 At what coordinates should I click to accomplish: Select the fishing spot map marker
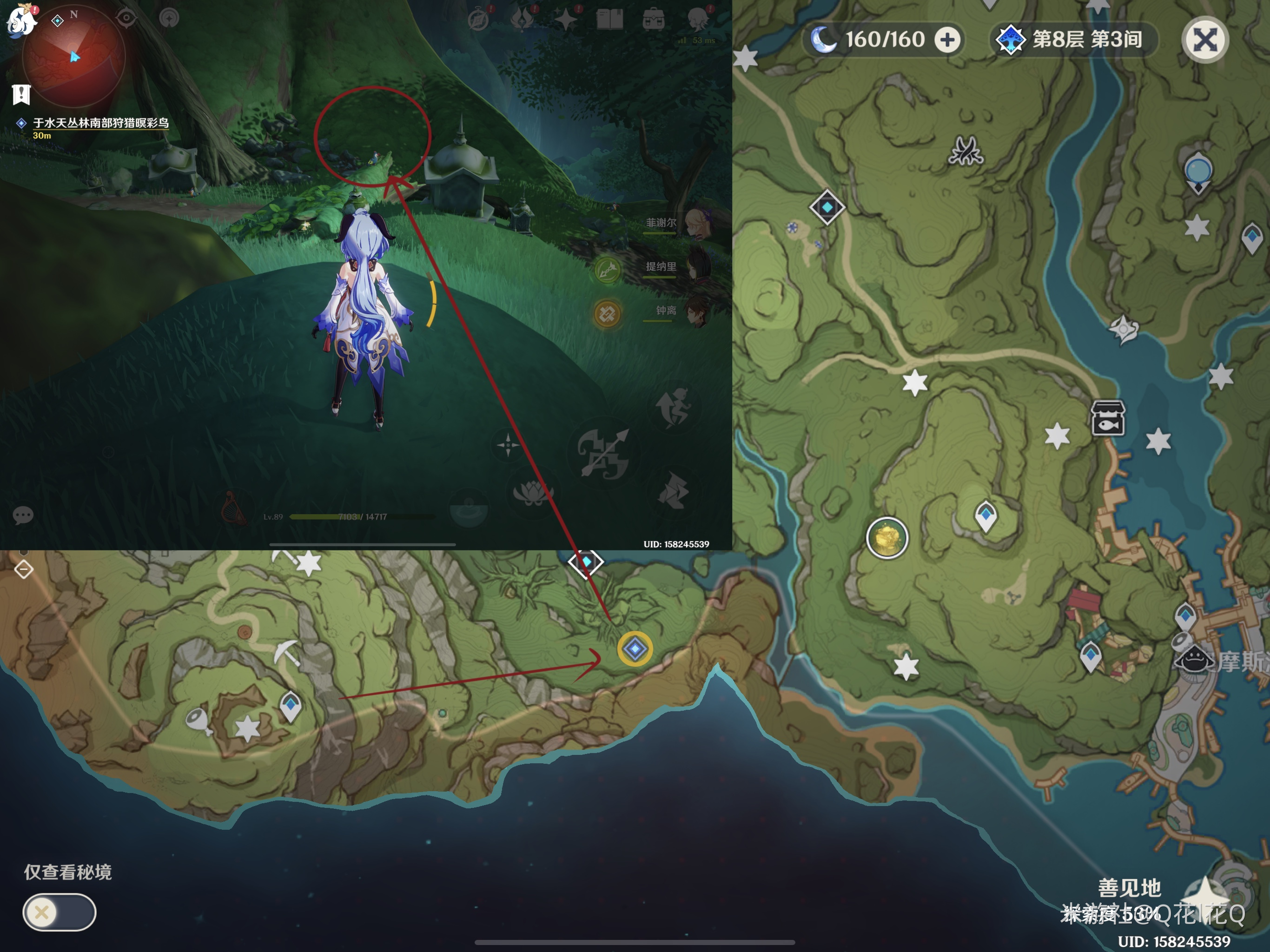(x=1107, y=418)
